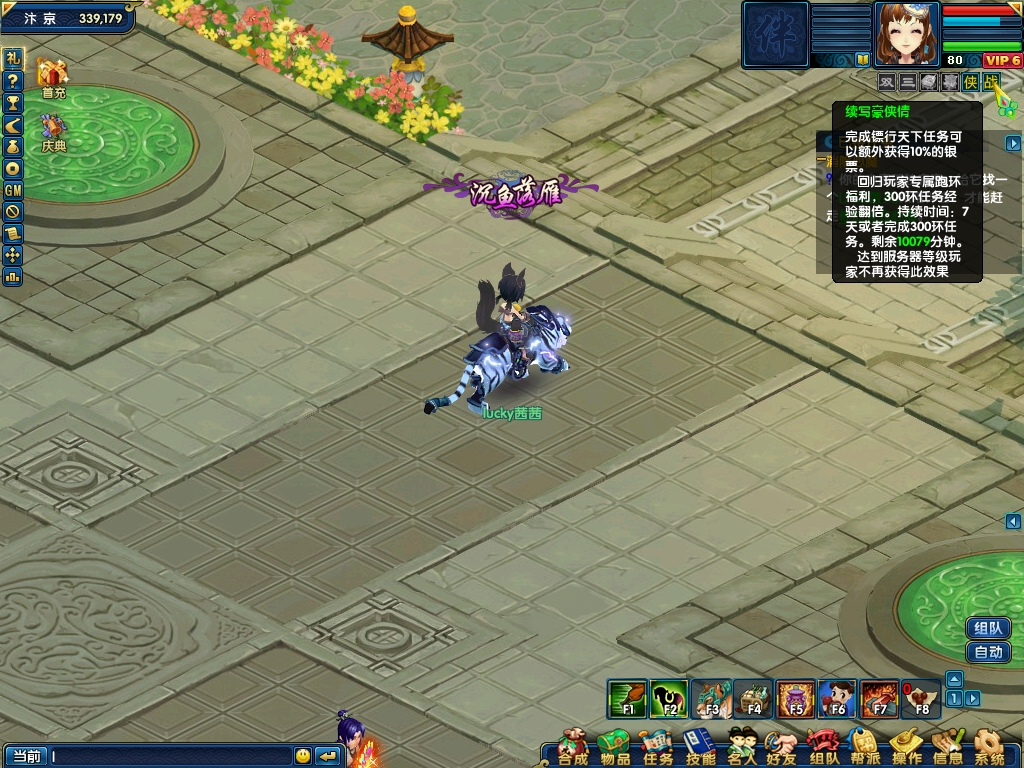The width and height of the screenshot is (1024, 768).
Task: Open the VIP 6 badge
Action: tap(1002, 60)
